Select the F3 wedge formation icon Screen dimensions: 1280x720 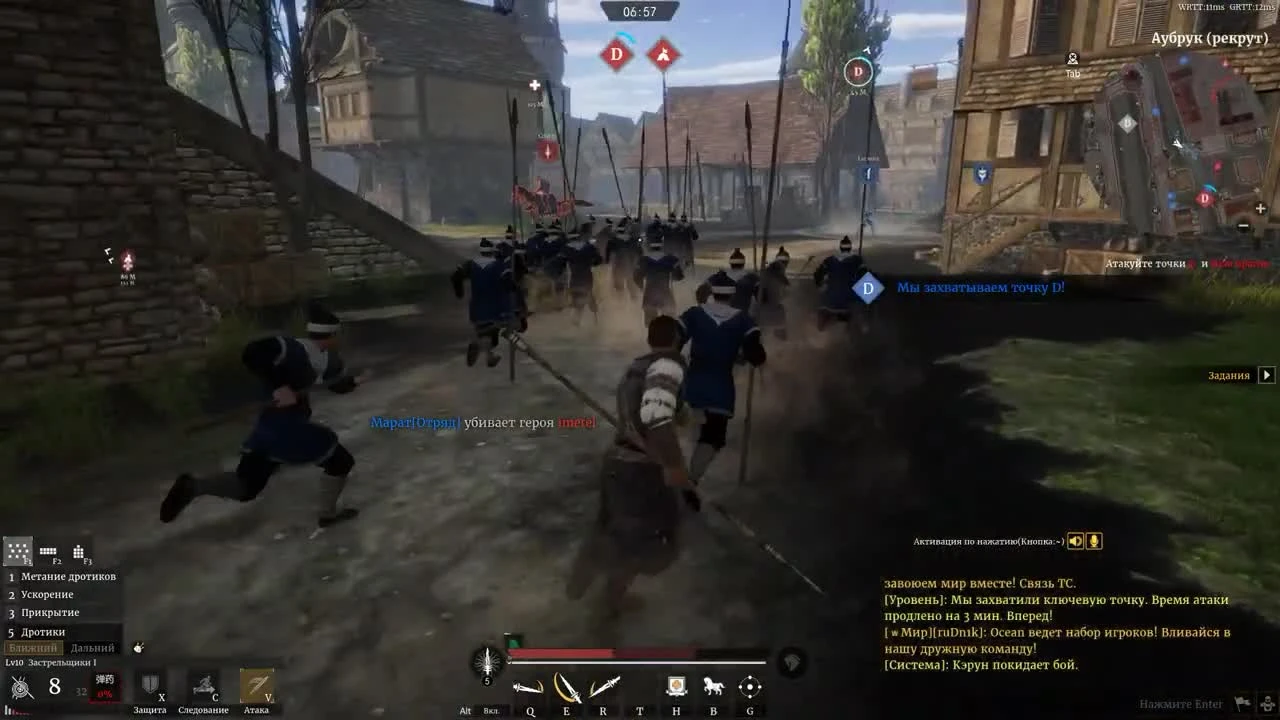coord(79,552)
